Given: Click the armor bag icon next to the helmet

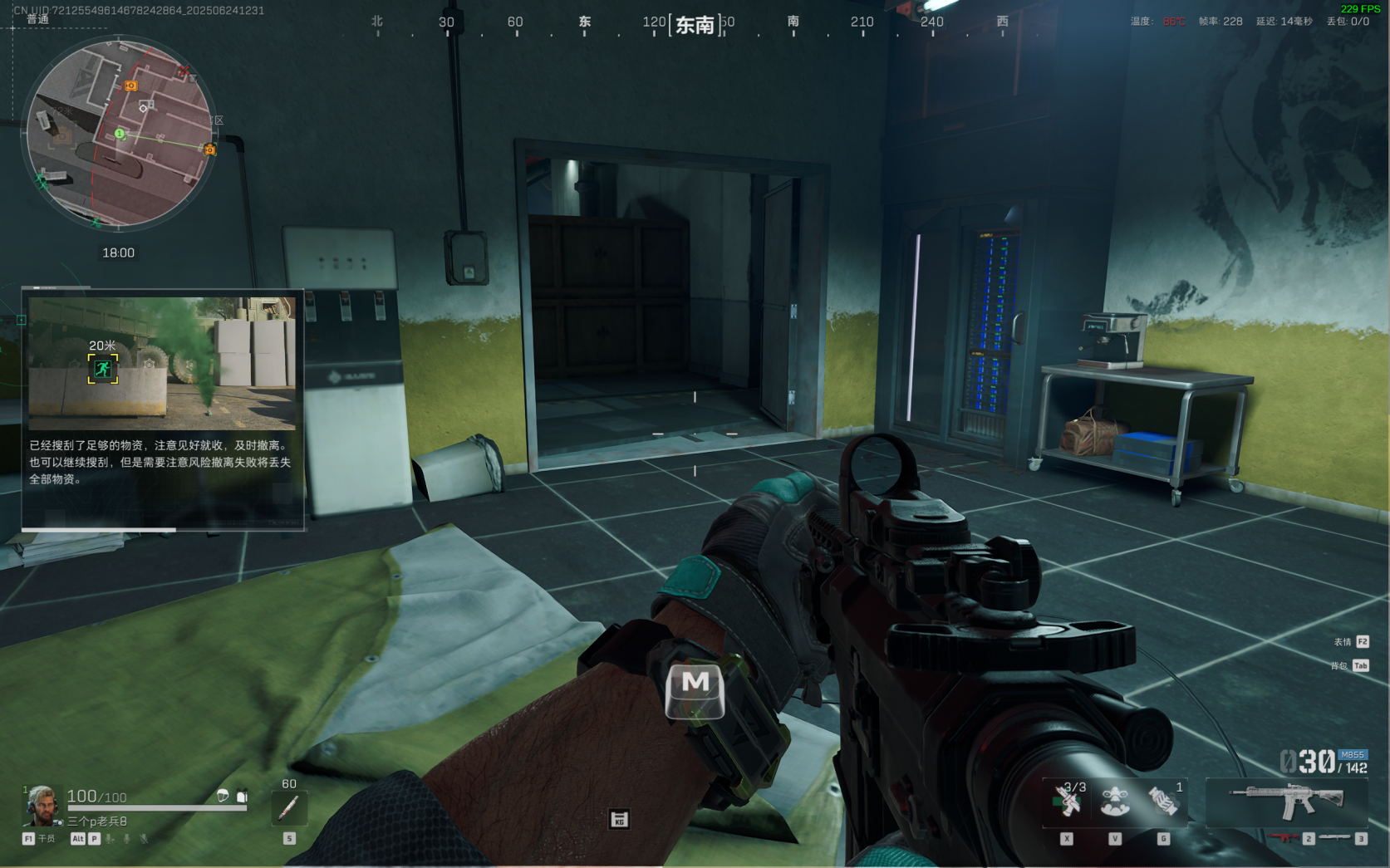Looking at the screenshot, I should click(242, 796).
